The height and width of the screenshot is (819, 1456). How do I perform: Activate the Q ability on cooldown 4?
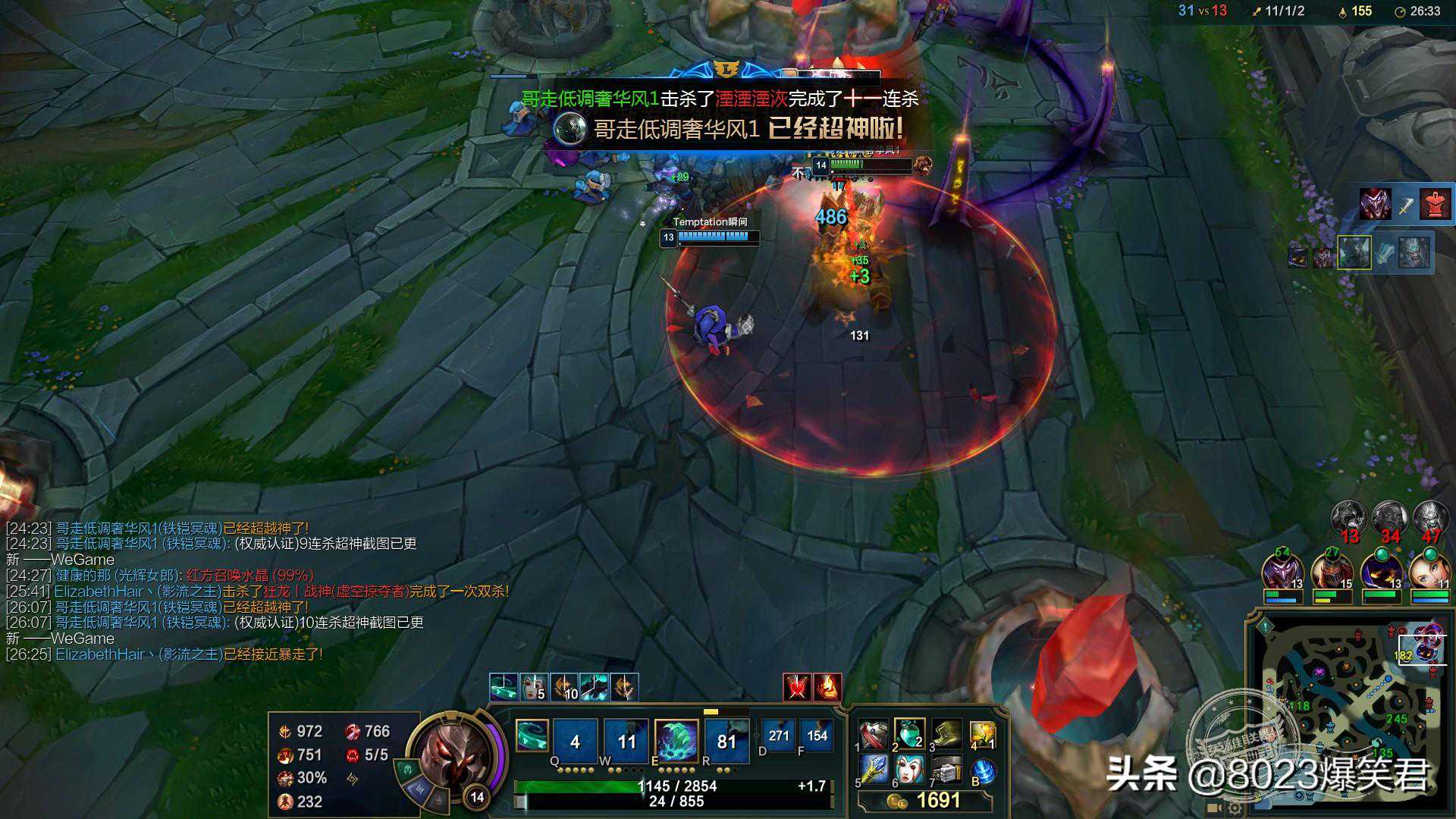575,740
